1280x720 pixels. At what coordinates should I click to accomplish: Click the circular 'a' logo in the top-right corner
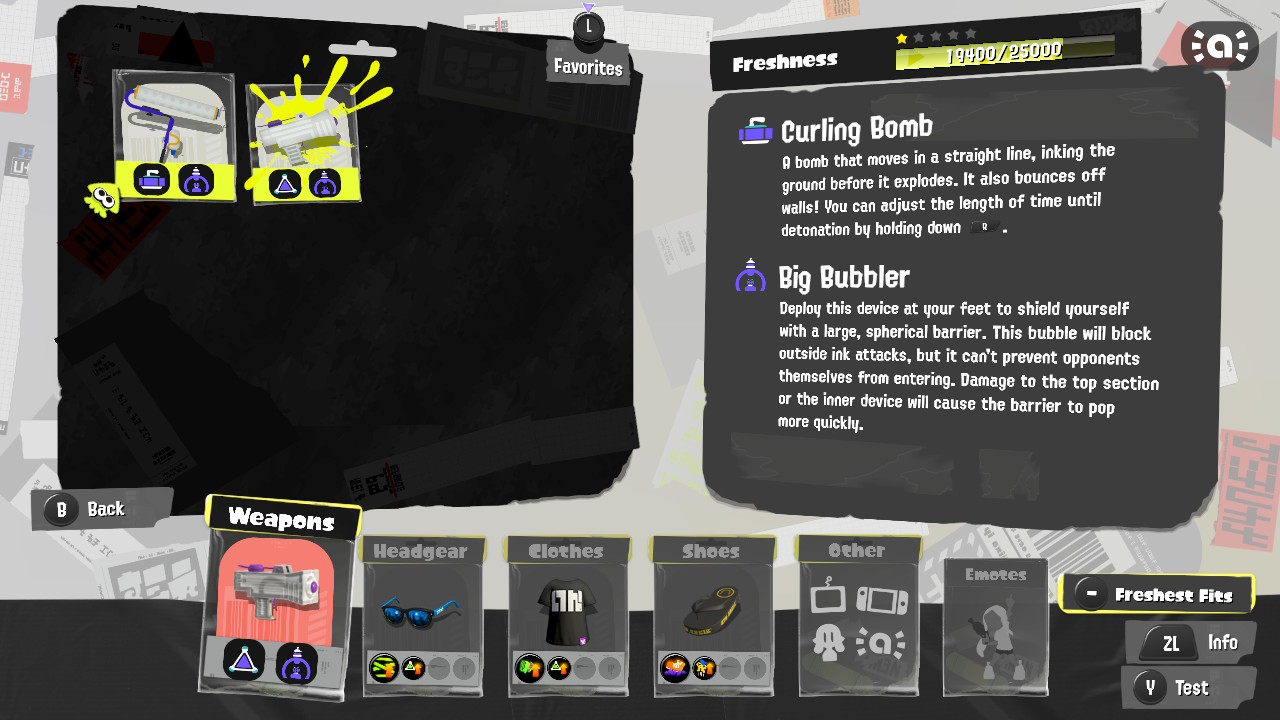click(1220, 45)
